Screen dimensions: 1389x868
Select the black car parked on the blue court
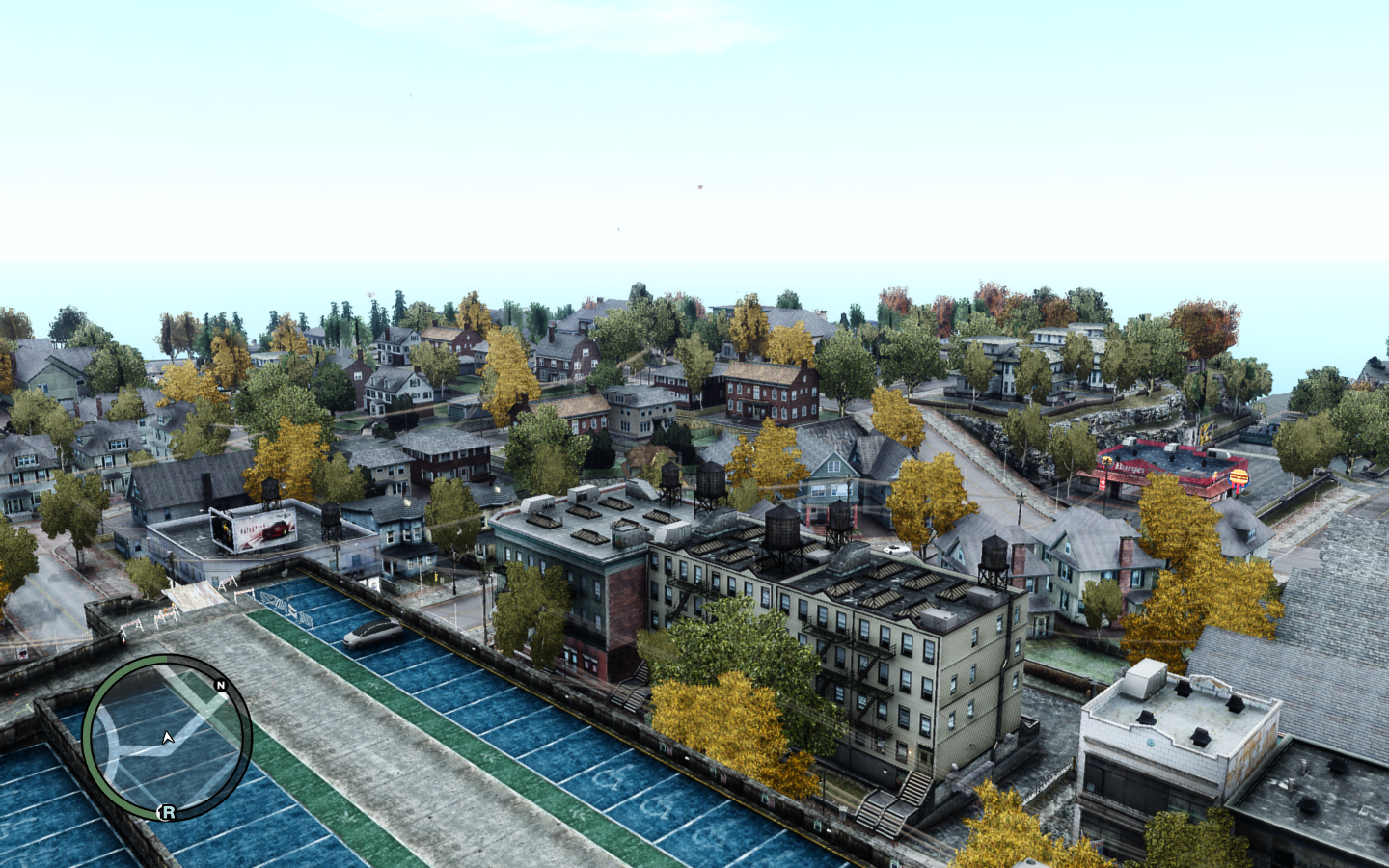[369, 633]
